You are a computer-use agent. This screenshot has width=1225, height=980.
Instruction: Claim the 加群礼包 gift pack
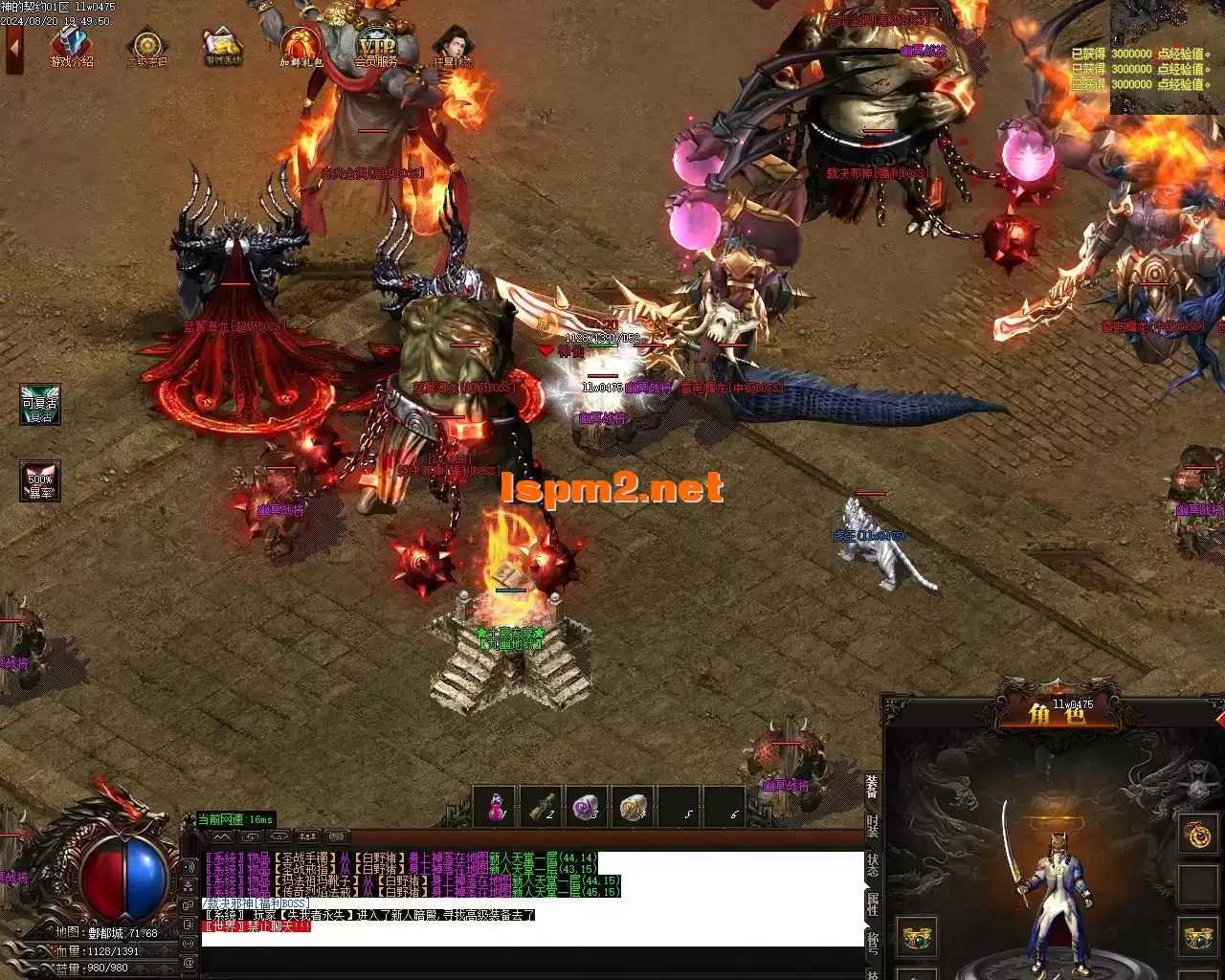pos(301,47)
